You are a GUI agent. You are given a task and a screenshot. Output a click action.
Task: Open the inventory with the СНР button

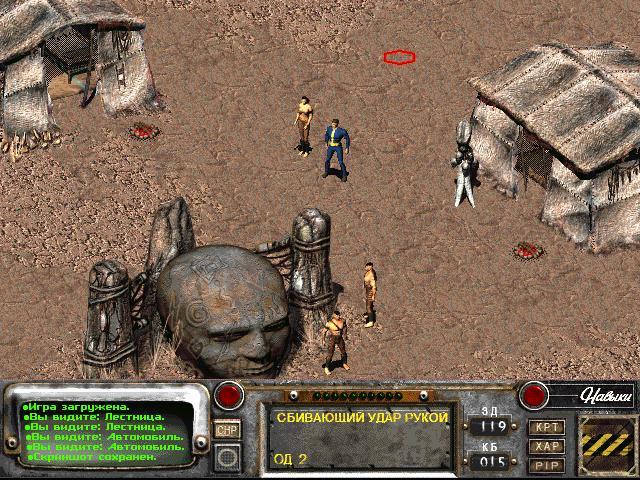(227, 429)
